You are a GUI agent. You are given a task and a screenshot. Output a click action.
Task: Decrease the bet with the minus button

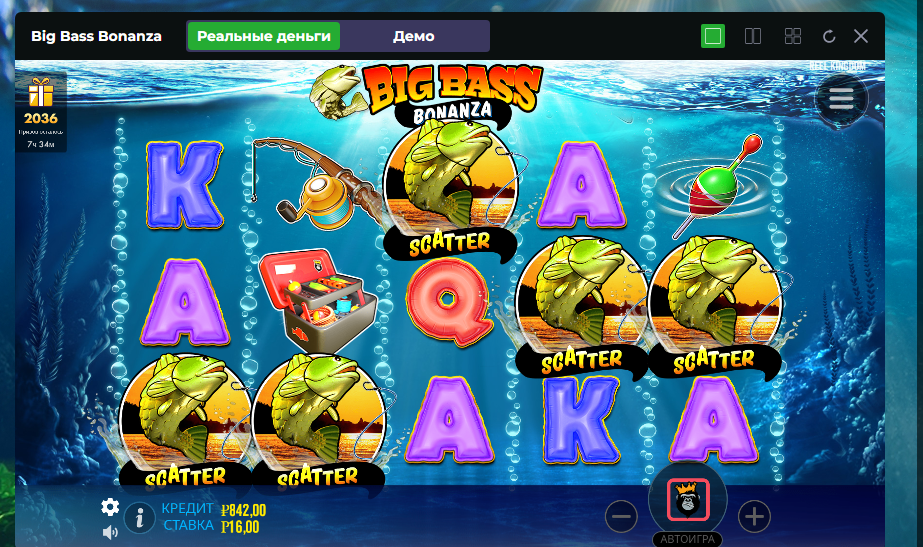[x=621, y=517]
